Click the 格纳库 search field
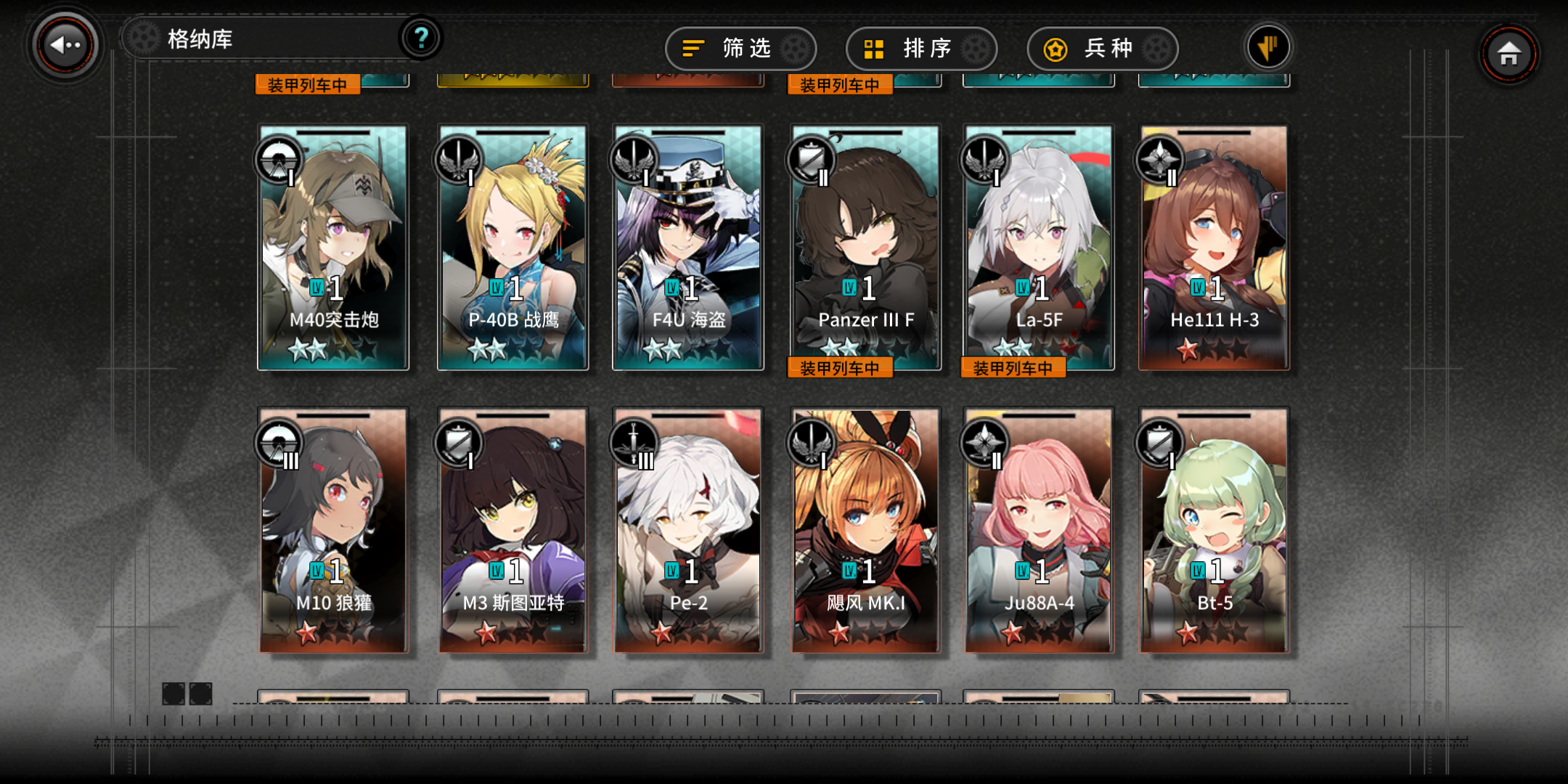 (254, 40)
